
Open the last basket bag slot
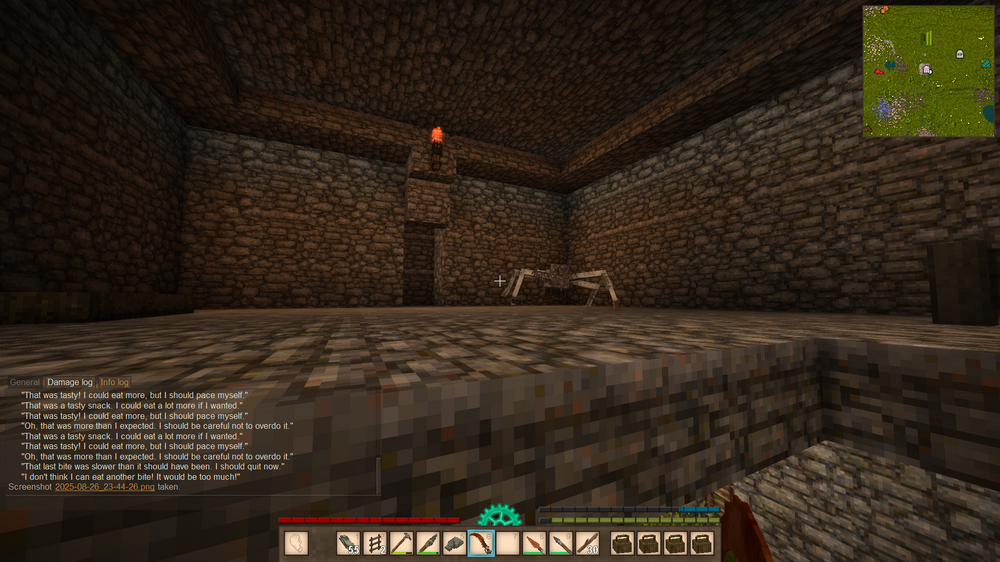702,543
